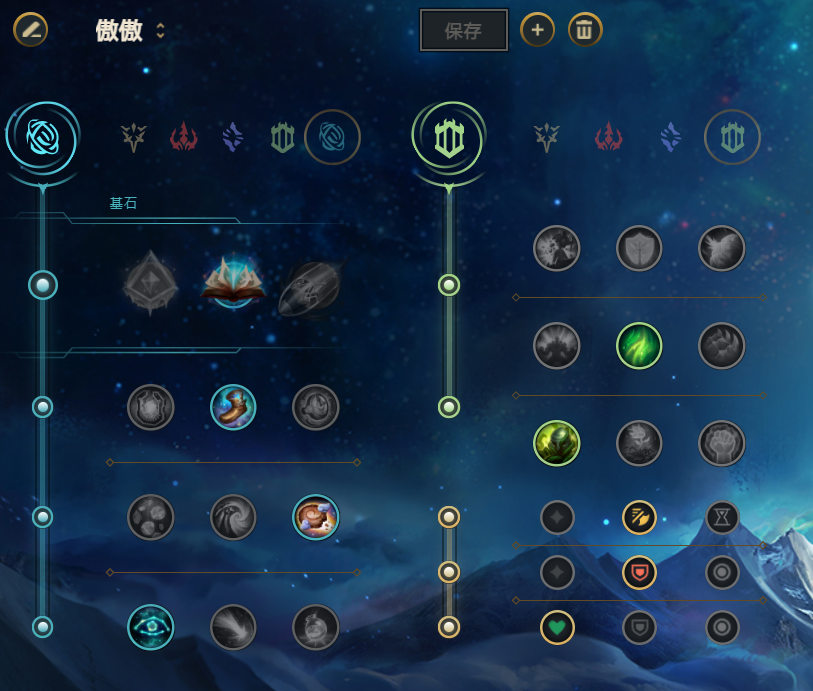Viewport: 813px width, 691px height.
Task: Pick the yellow attack speed shard
Action: point(639,517)
